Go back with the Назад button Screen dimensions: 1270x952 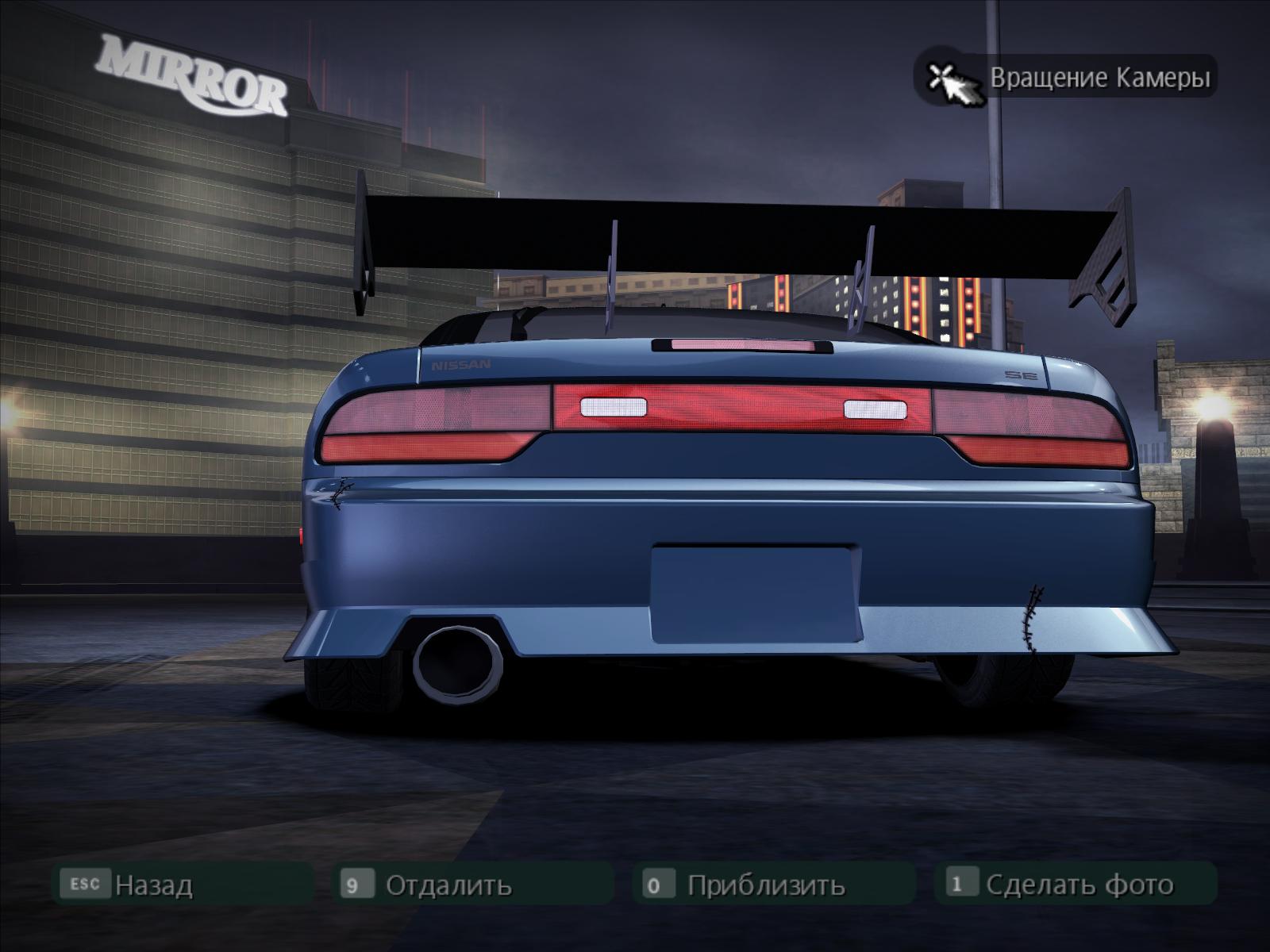(x=152, y=885)
